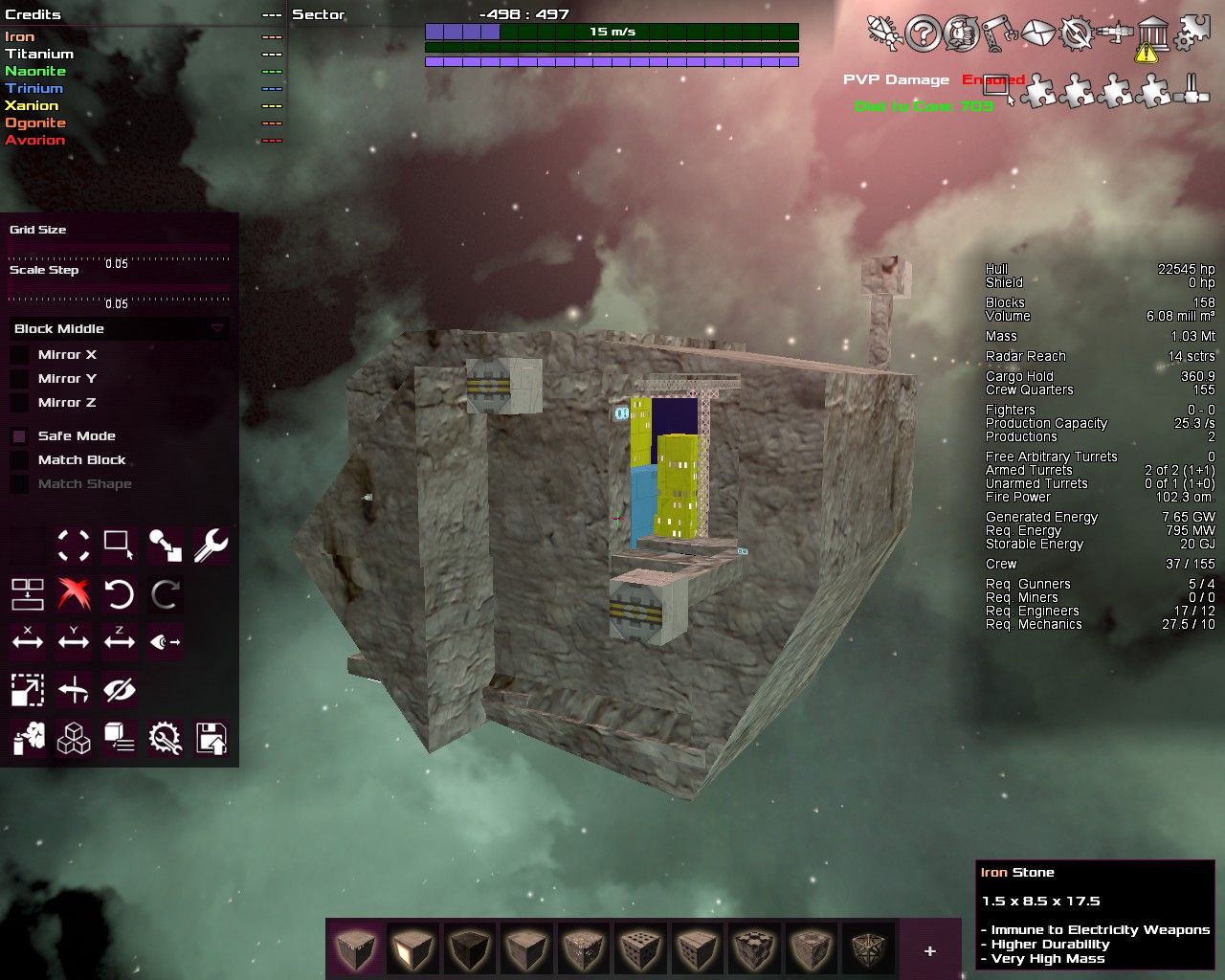
Task: Add a block with the plus button
Action: click(x=929, y=951)
